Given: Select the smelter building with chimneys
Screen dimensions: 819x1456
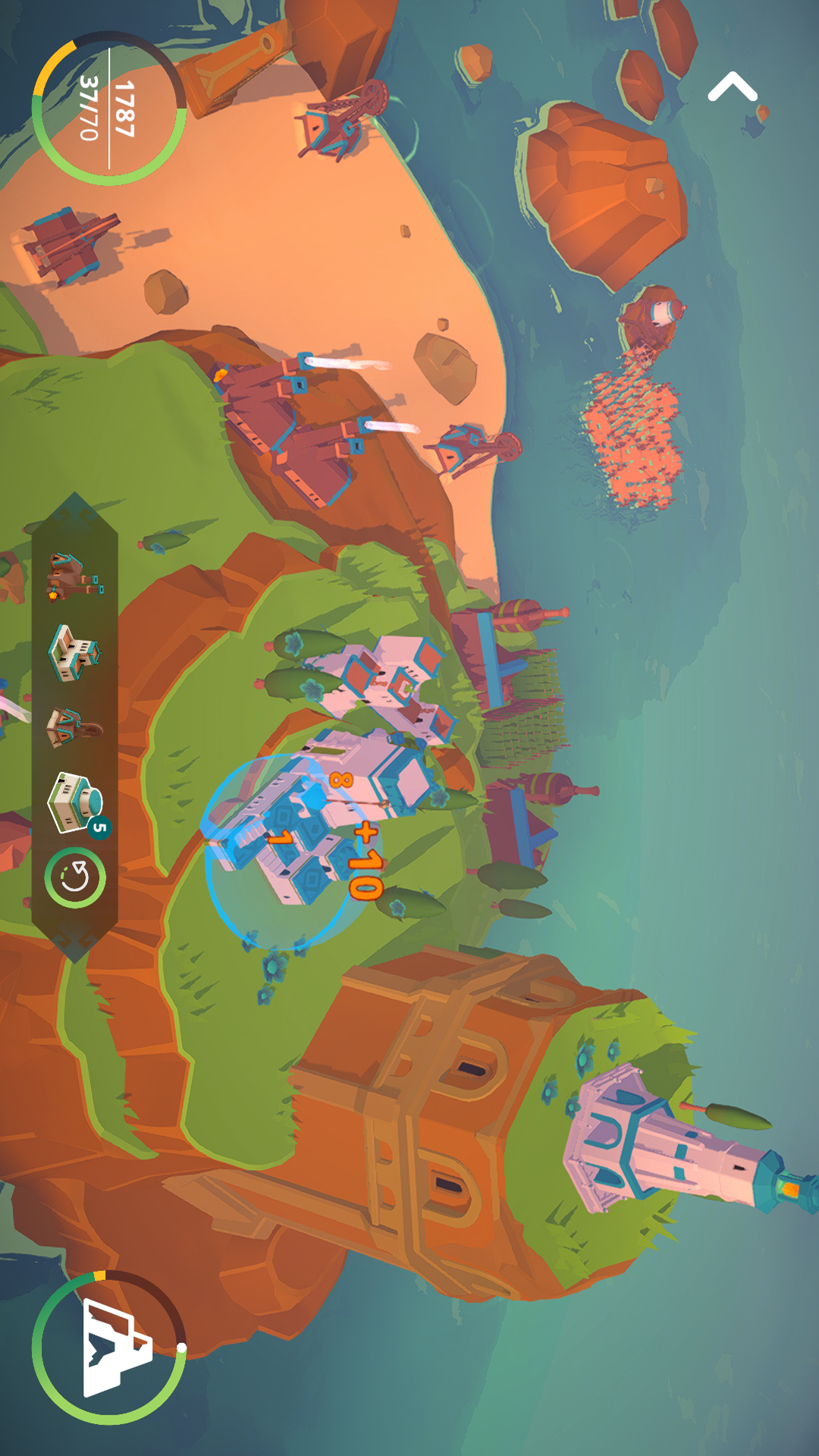Looking at the screenshot, I should click(x=74, y=577).
